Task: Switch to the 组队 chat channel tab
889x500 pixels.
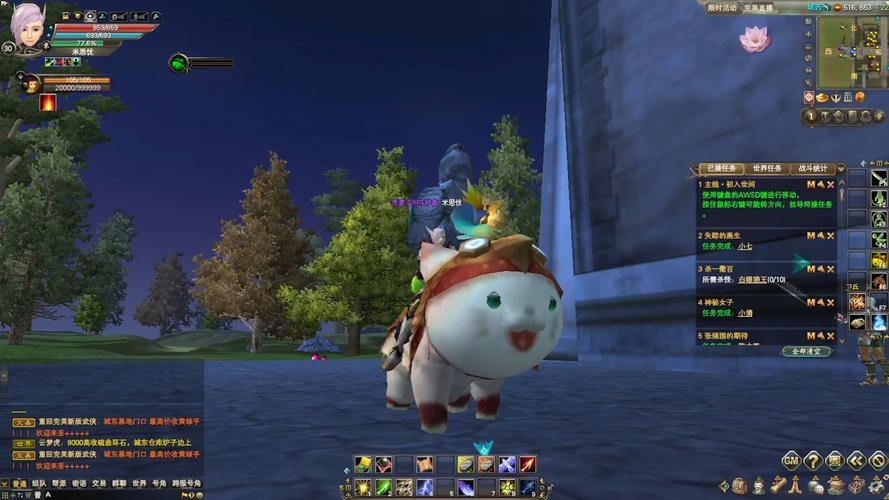Action: tap(39, 484)
